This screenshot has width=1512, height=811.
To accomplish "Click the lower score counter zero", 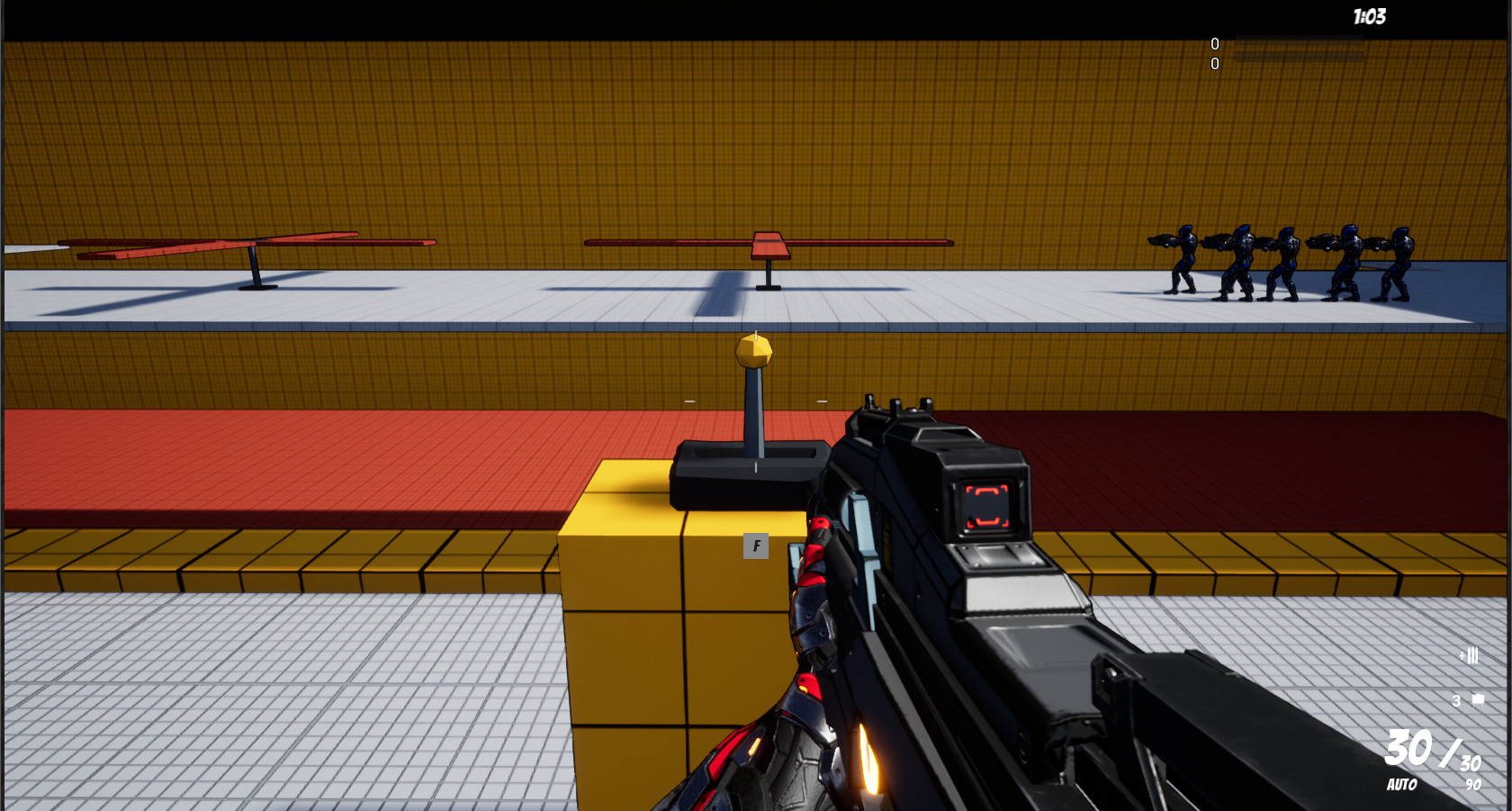I will (x=1215, y=64).
